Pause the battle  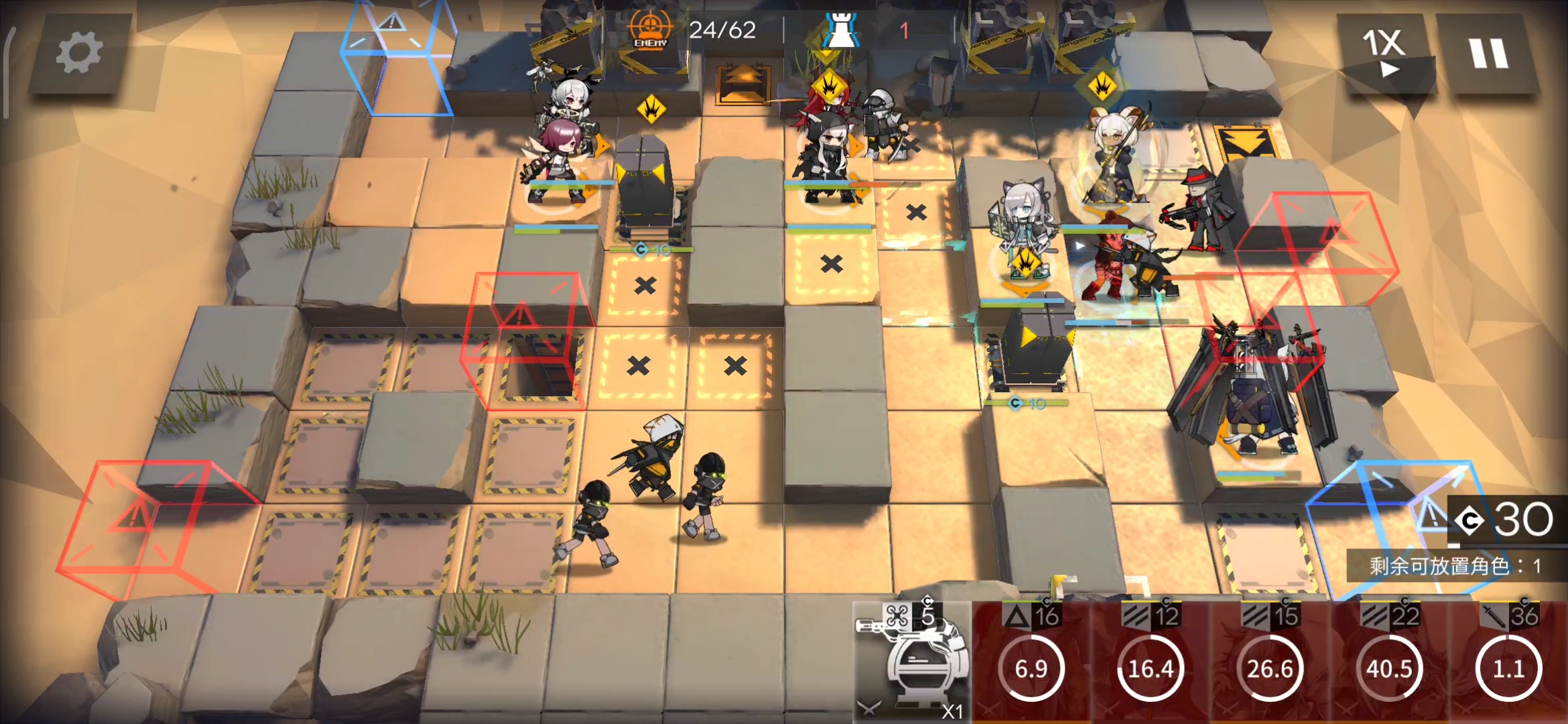[1488, 54]
